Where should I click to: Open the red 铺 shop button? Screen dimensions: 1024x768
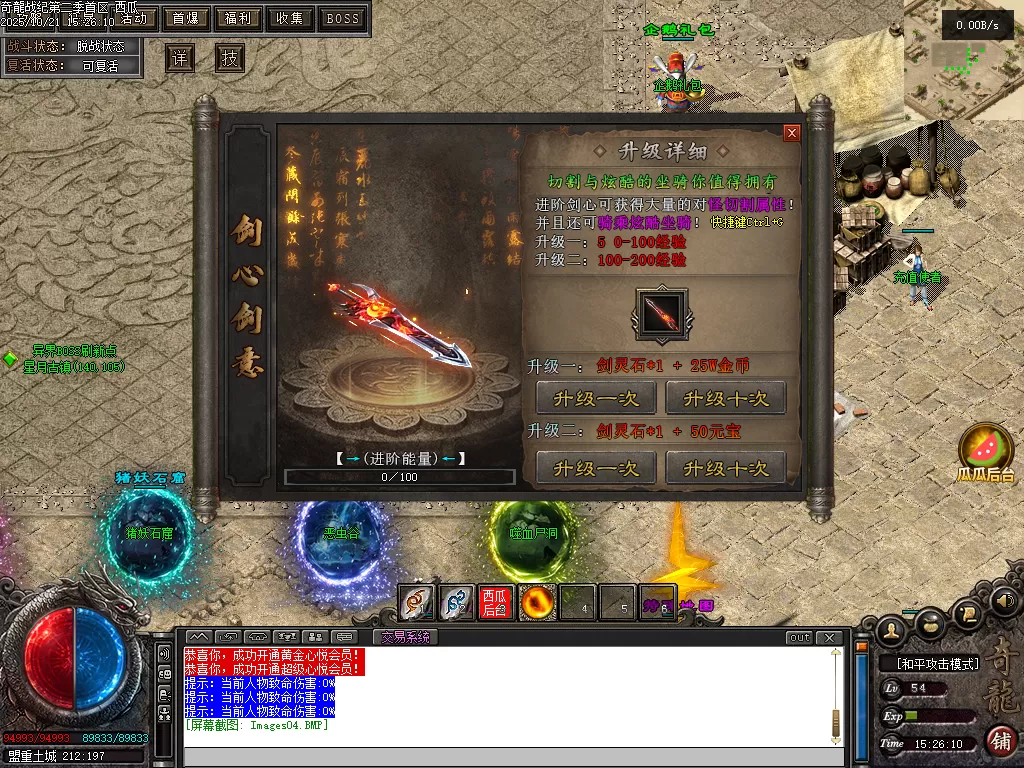click(x=1002, y=741)
